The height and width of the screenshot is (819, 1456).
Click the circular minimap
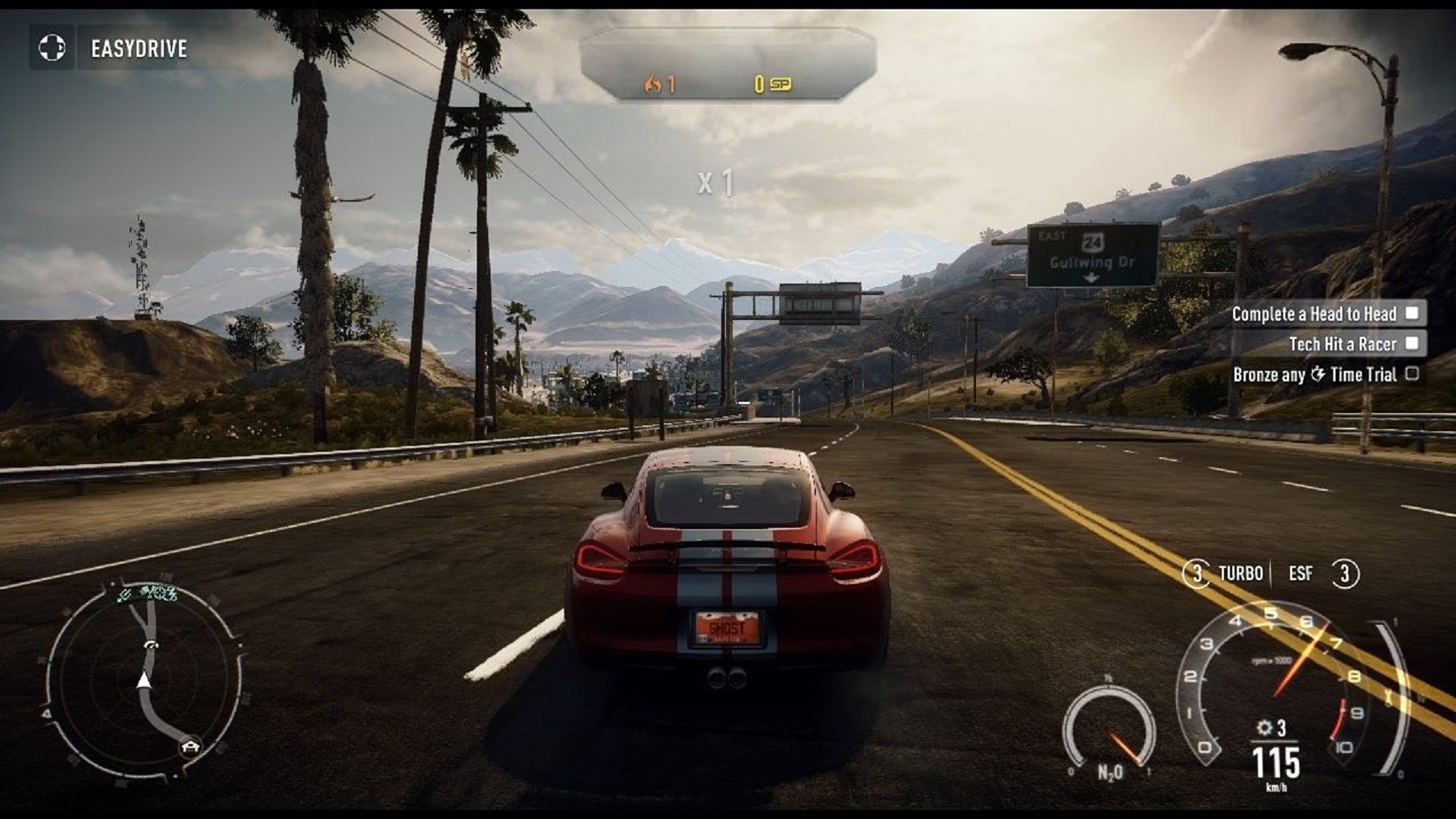click(144, 677)
